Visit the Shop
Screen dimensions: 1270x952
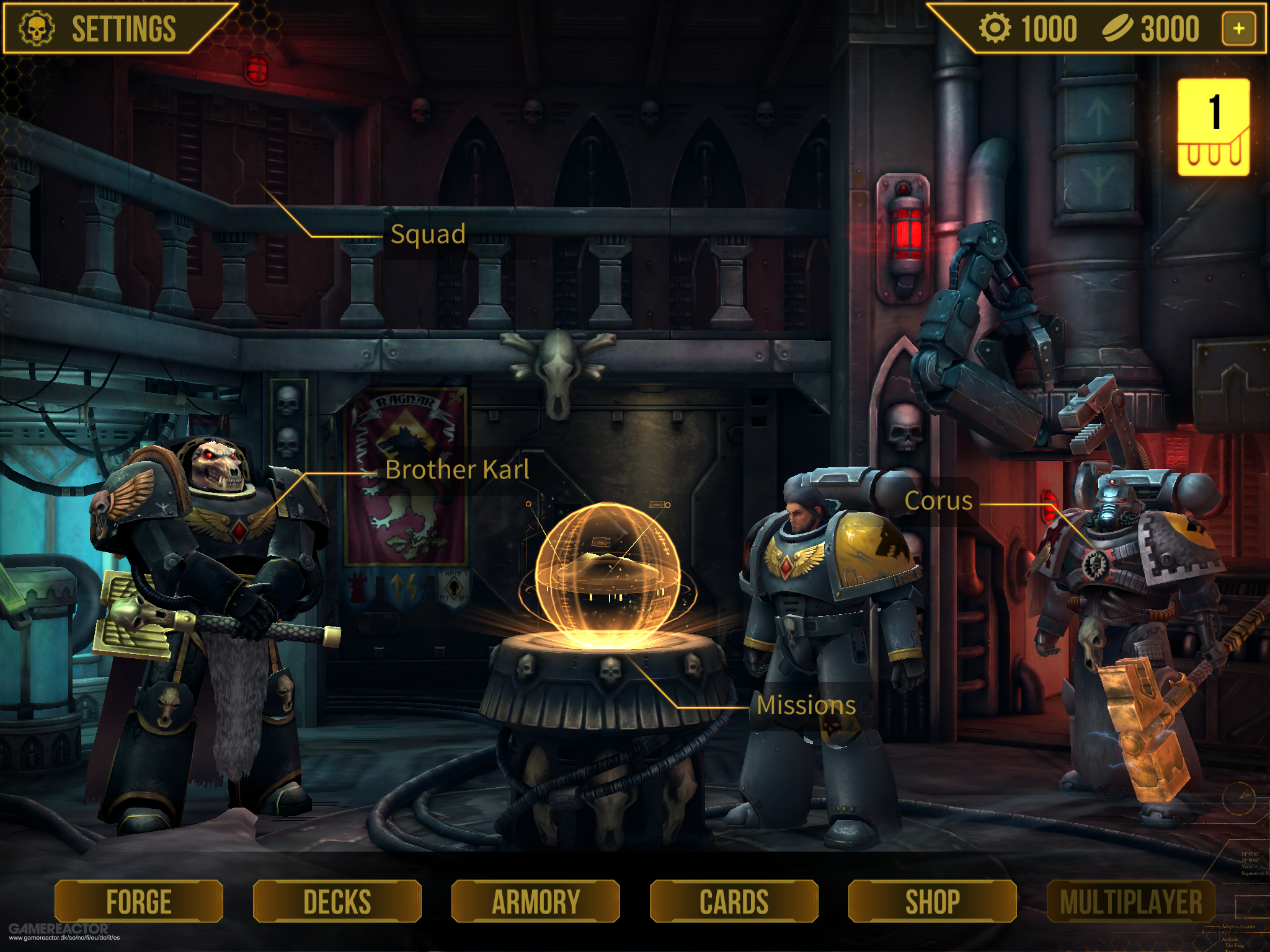pyautogui.click(x=932, y=901)
